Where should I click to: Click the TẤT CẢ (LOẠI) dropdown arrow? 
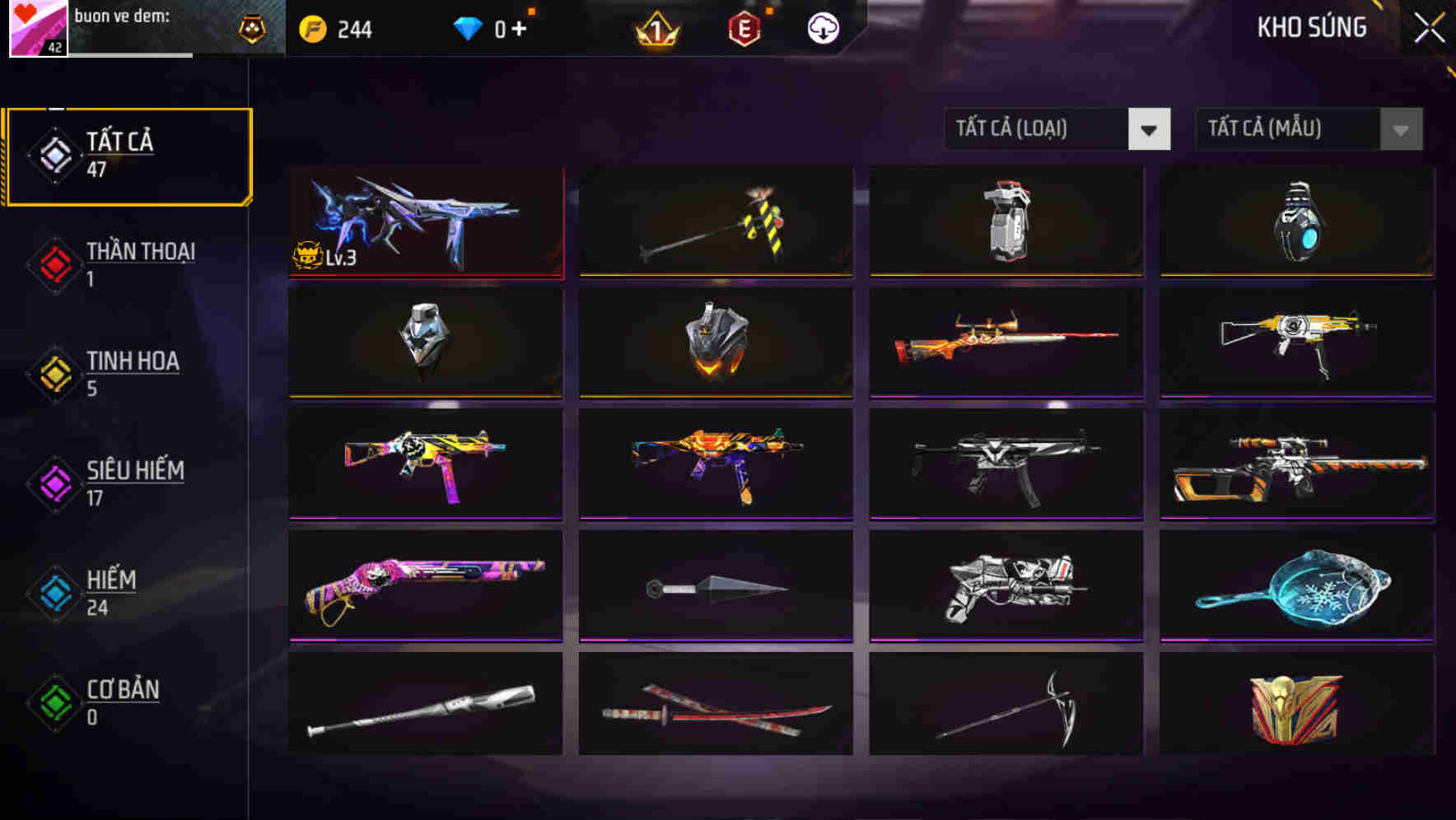tap(1149, 129)
